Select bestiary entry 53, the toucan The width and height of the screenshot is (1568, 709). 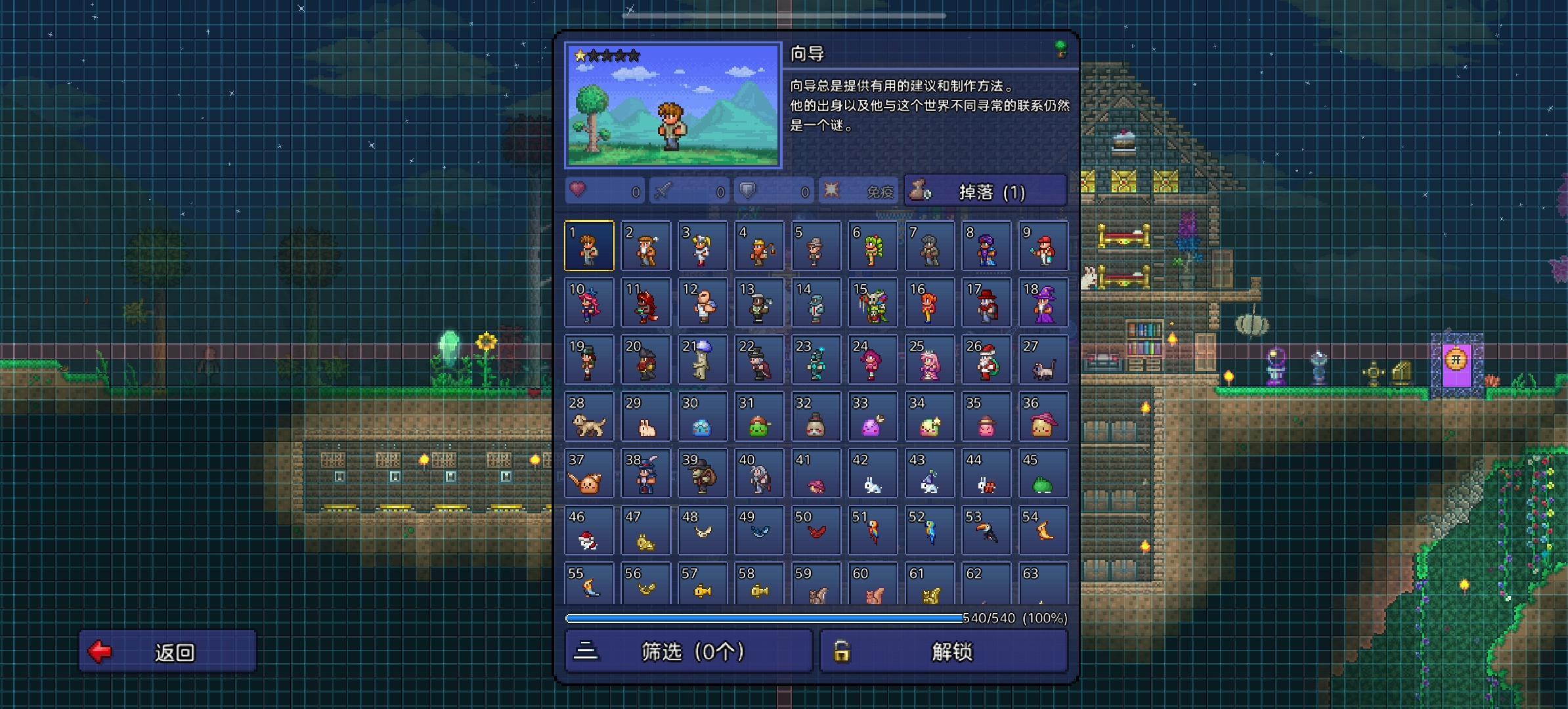pos(986,530)
